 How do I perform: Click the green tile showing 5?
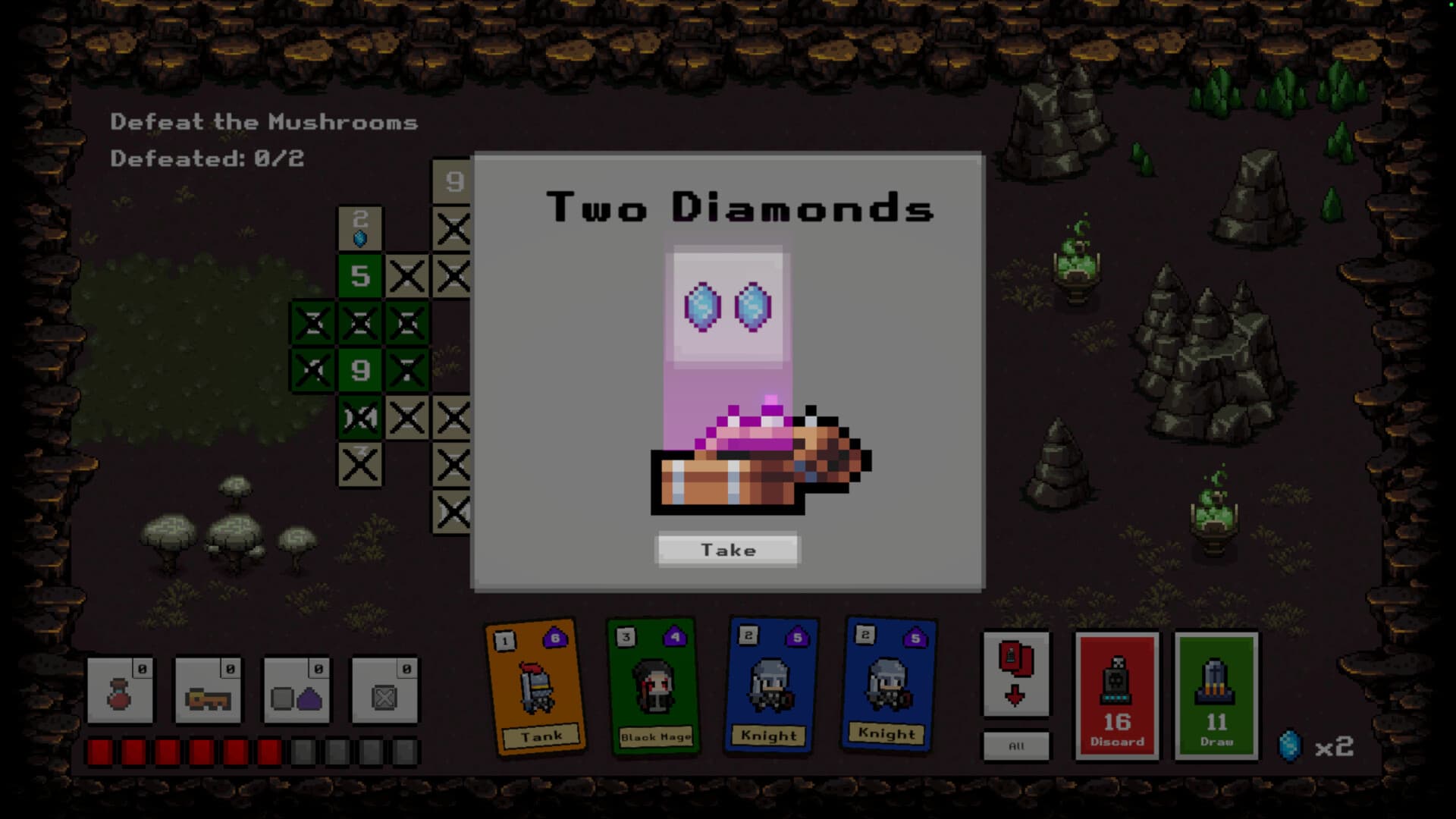(360, 278)
